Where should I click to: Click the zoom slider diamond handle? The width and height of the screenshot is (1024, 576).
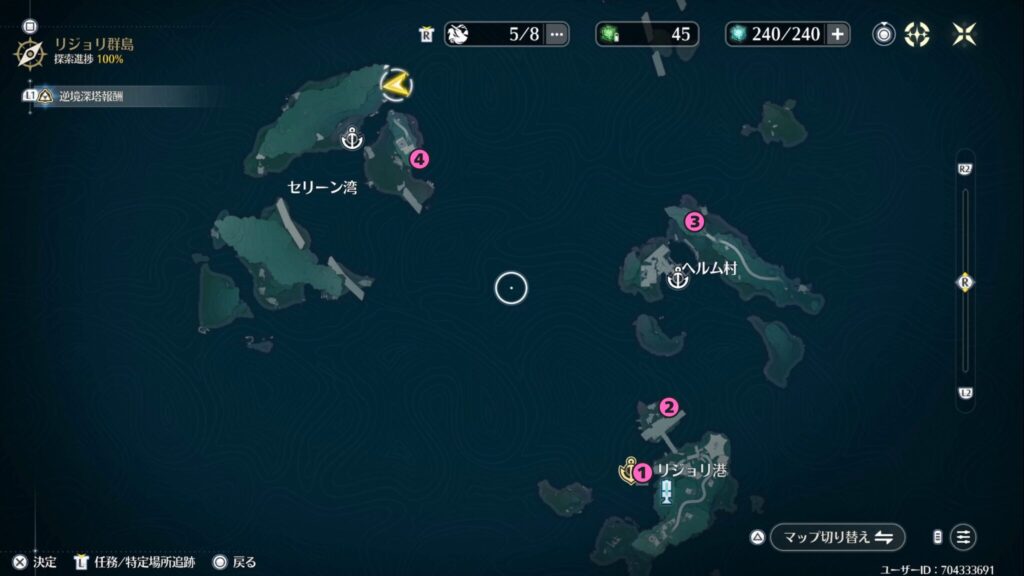pyautogui.click(x=965, y=282)
